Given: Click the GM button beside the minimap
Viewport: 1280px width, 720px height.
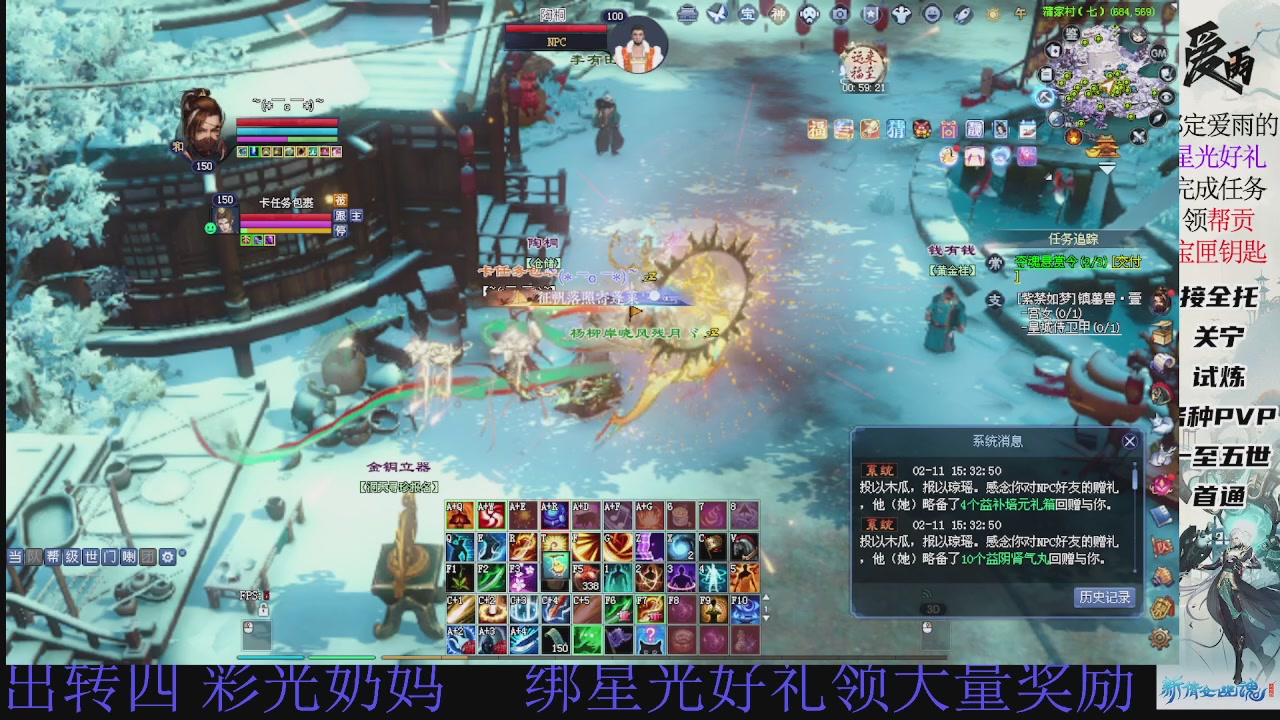Looking at the screenshot, I should [1159, 53].
